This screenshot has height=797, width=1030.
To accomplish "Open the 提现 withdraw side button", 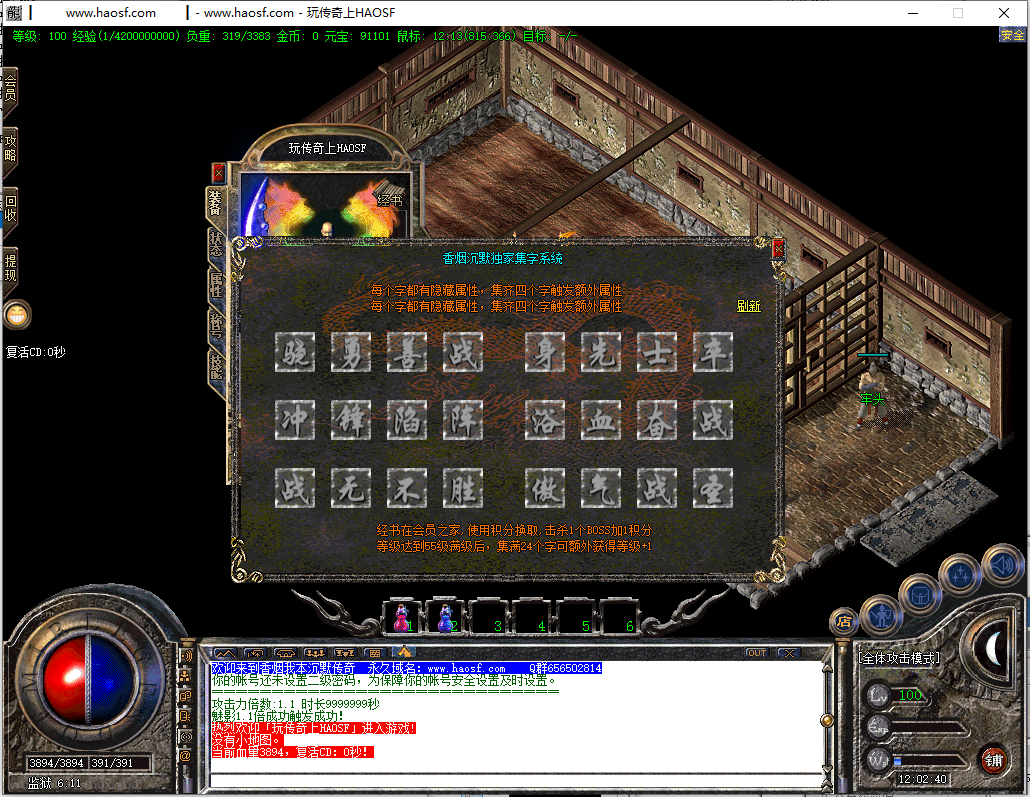I will [x=10, y=267].
